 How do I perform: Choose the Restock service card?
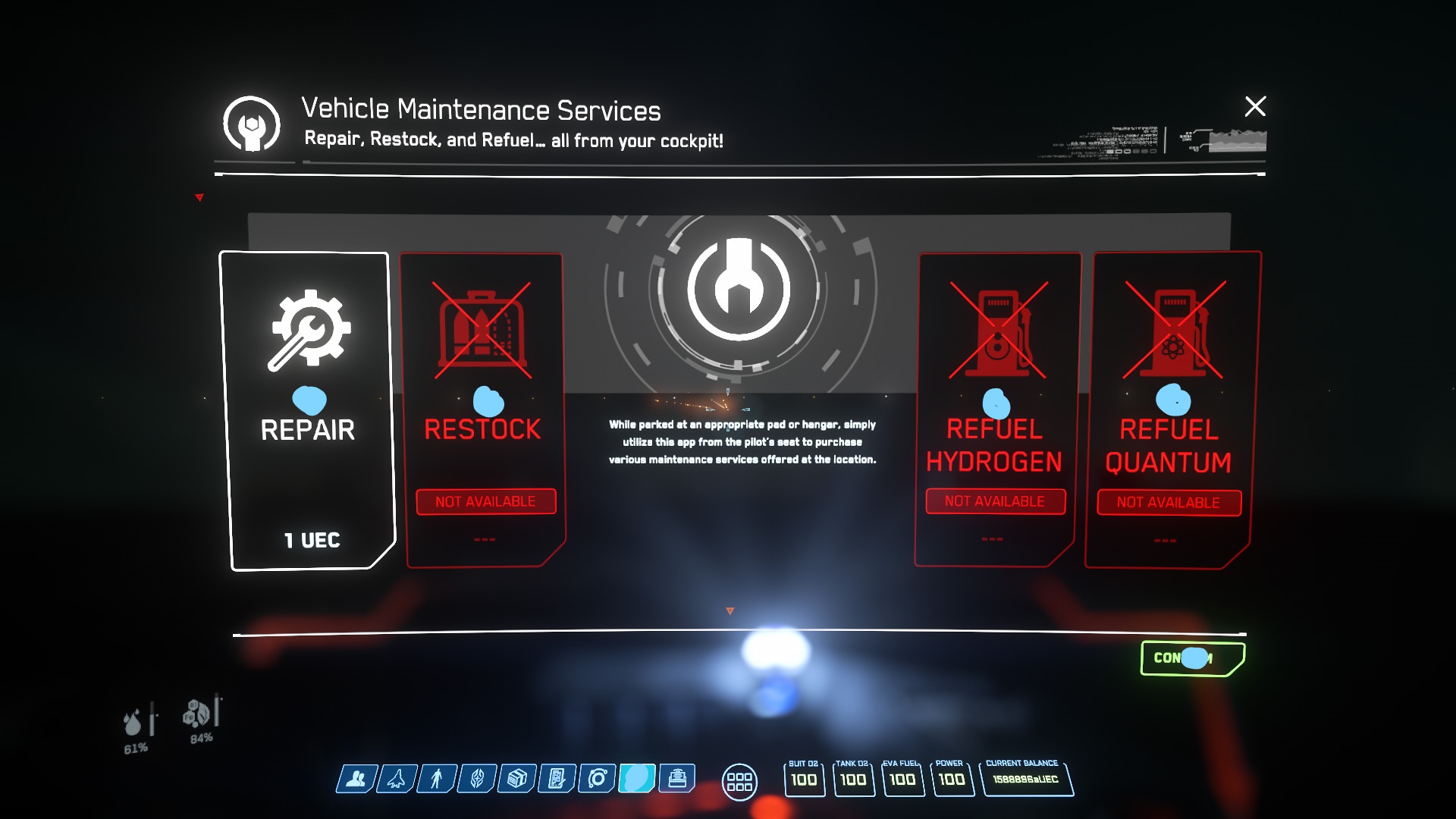tap(484, 411)
